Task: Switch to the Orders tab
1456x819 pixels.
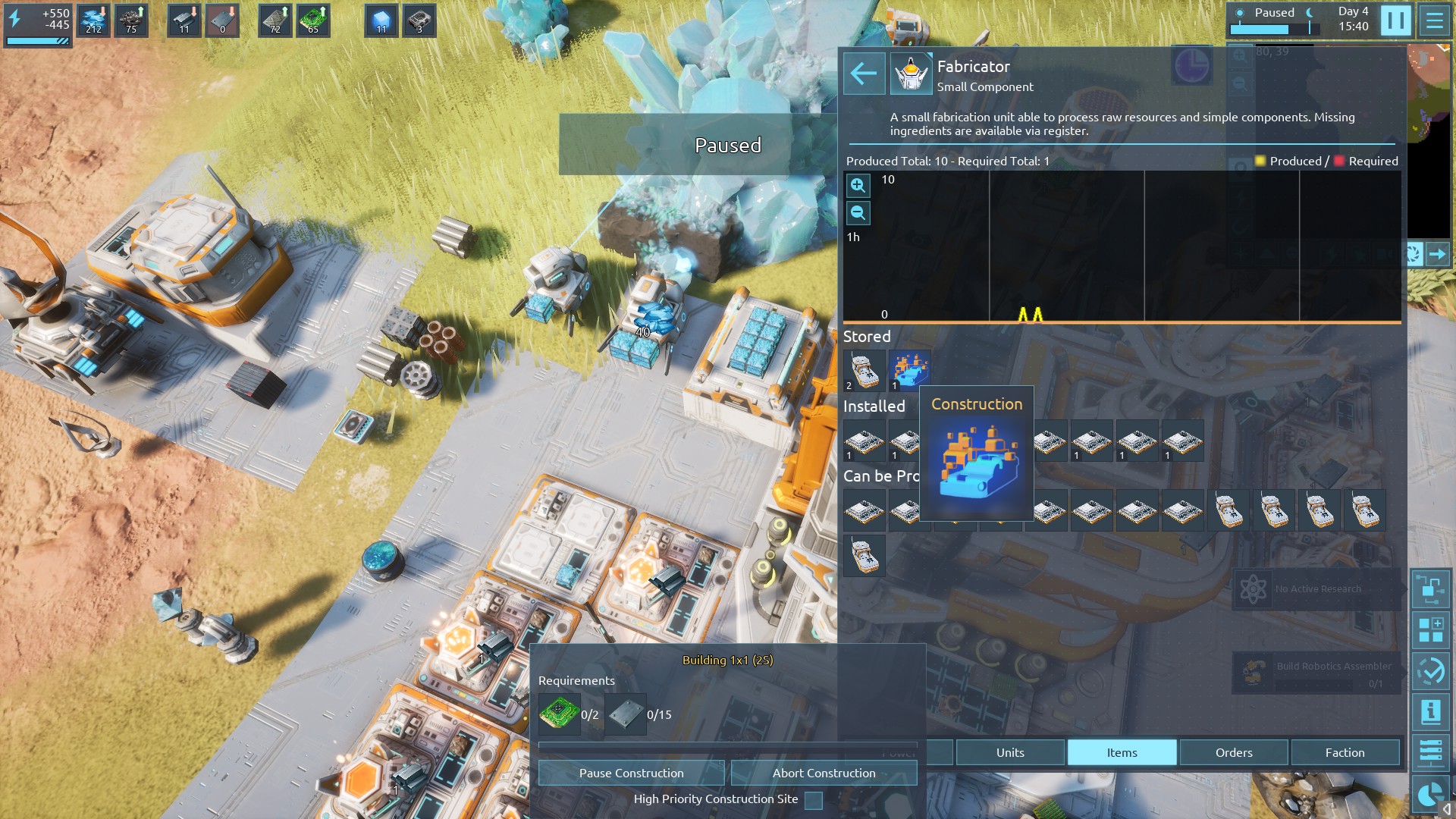Action: click(1233, 752)
